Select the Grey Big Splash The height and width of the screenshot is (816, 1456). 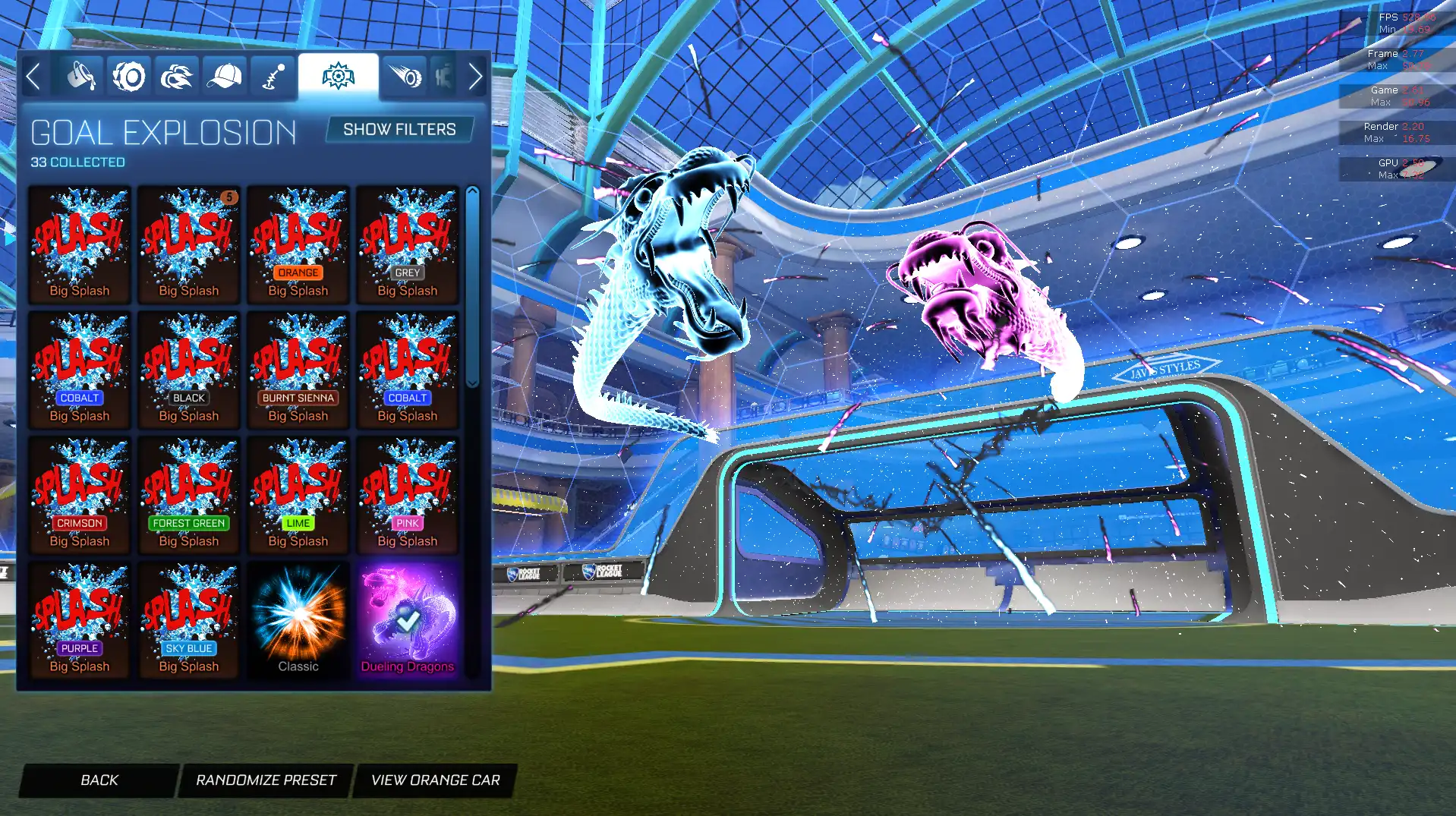[x=408, y=245]
